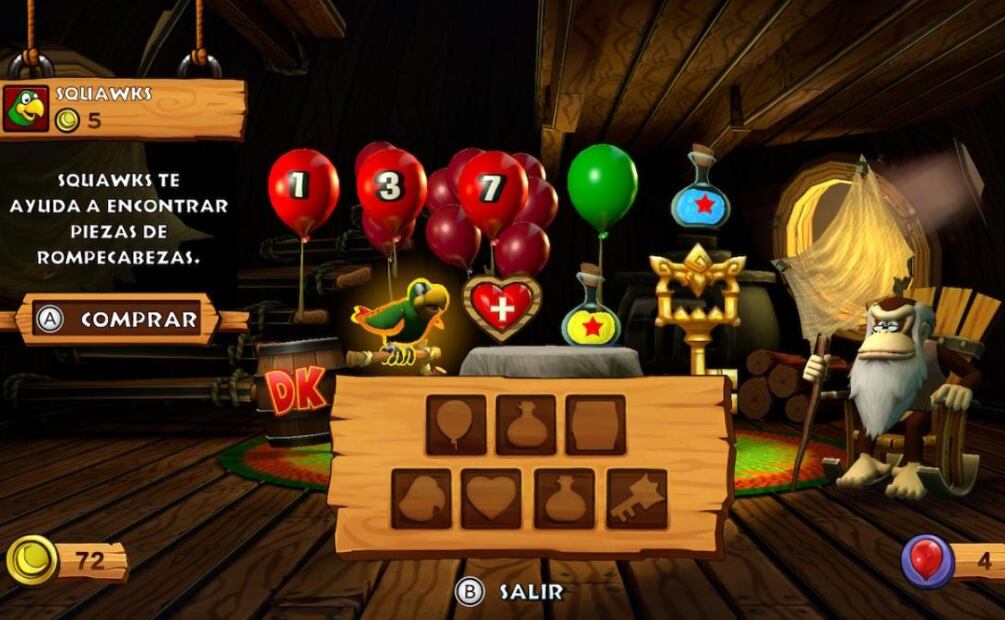This screenshot has width=1005, height=620.
Task: Pick the green balloon item
Action: 602,187
